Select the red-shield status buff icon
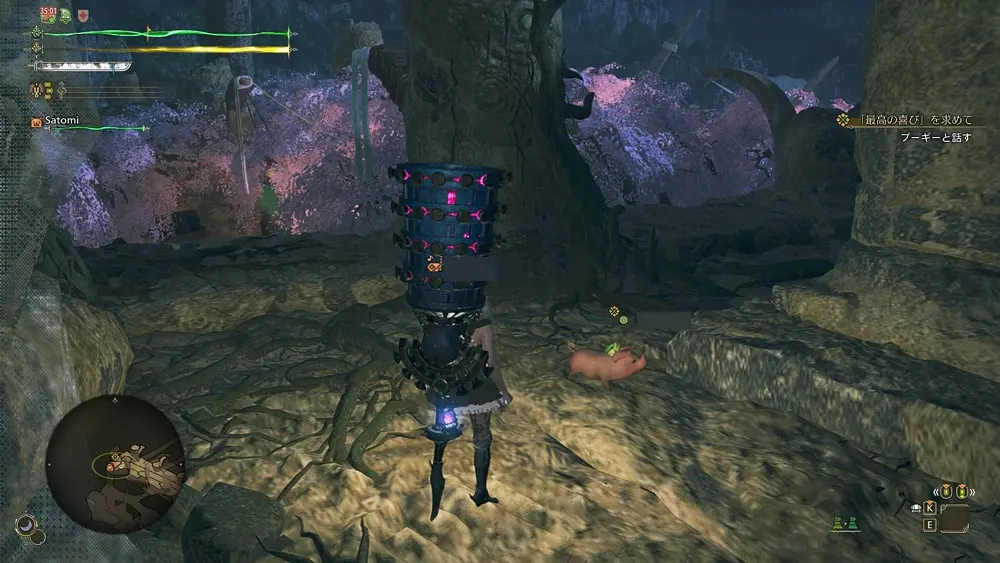1000x563 pixels. [x=83, y=15]
